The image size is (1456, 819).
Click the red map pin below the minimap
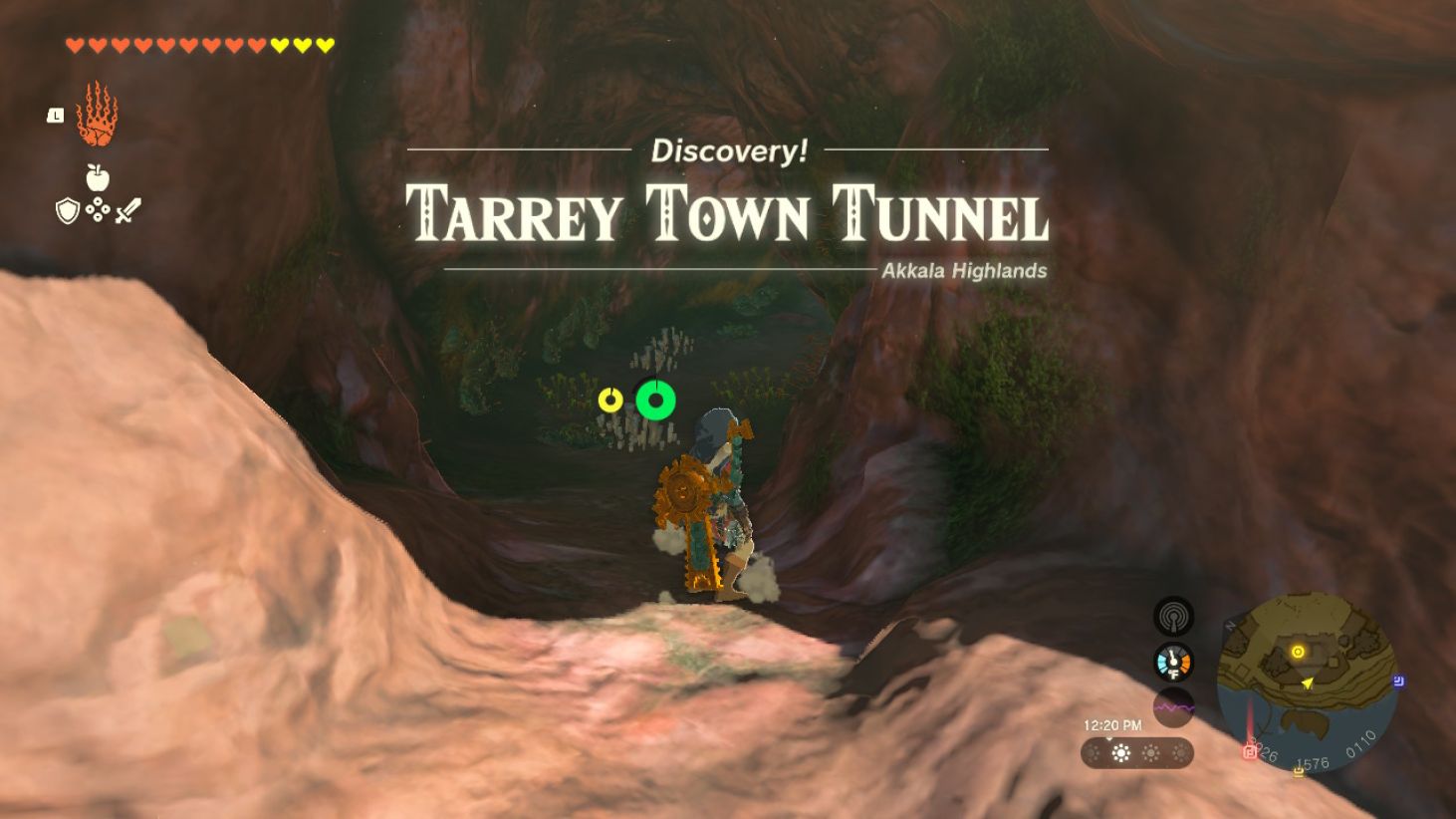pyautogui.click(x=1251, y=750)
